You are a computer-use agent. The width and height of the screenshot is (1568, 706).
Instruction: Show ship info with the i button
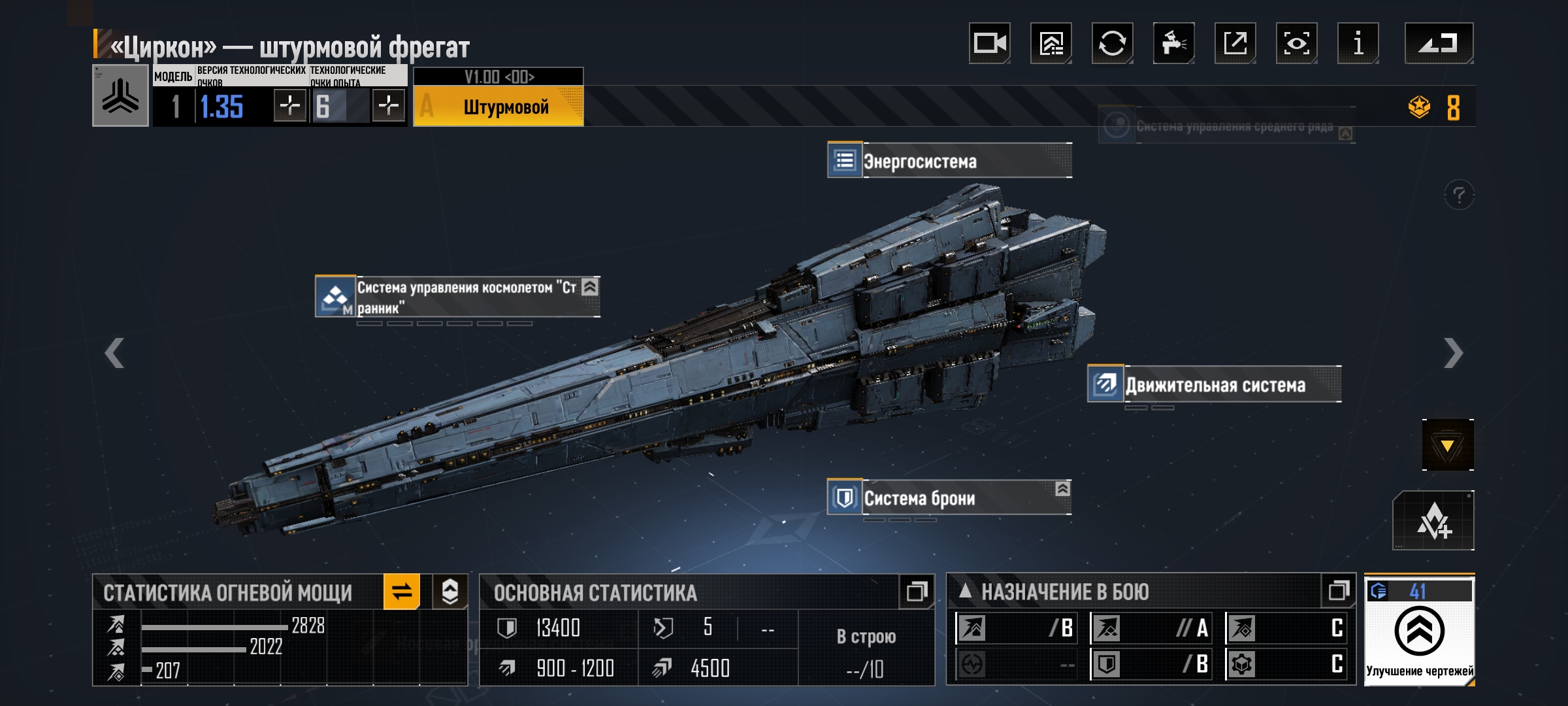(1358, 43)
